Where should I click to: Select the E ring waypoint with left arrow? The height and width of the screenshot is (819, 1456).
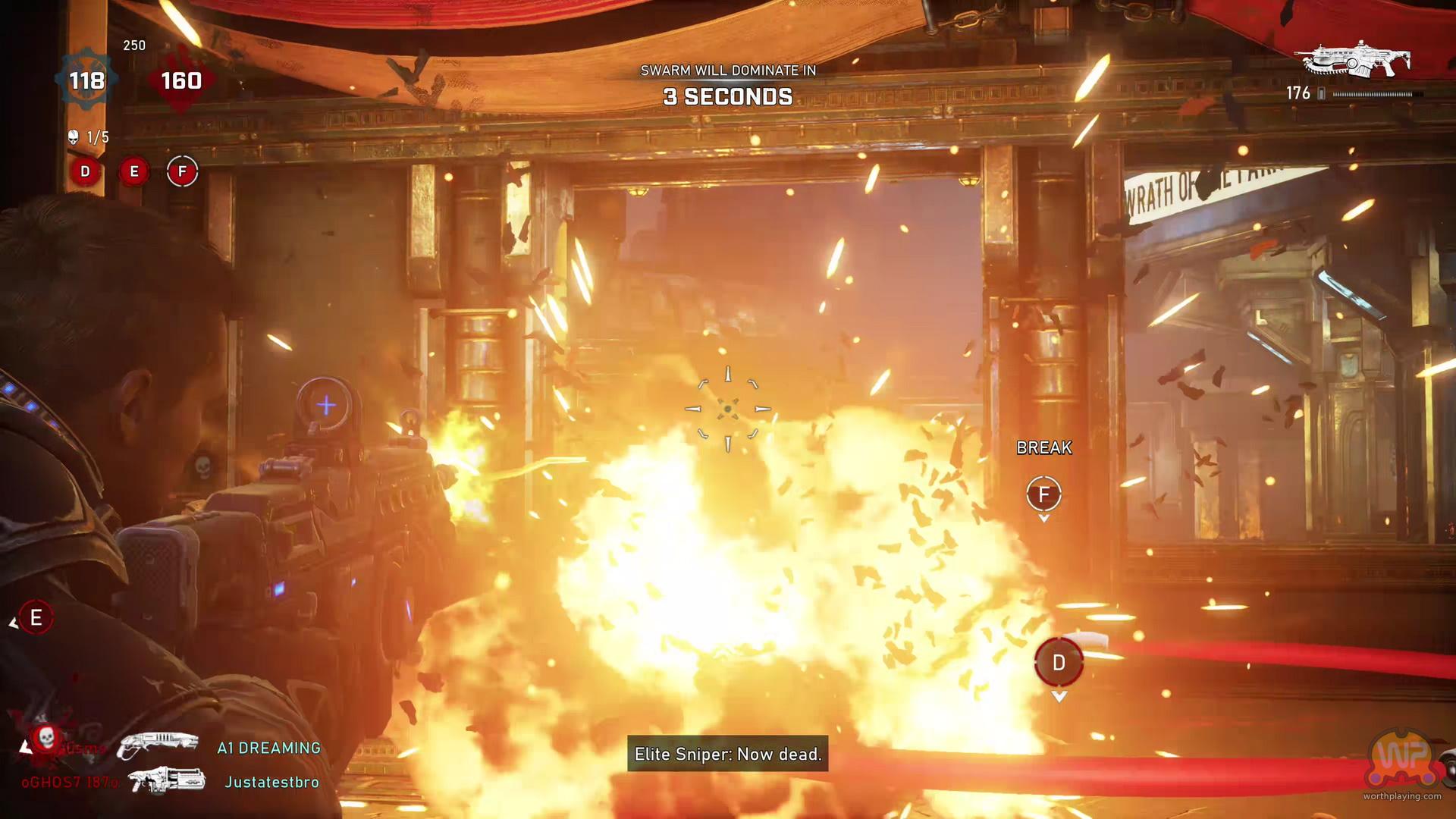tap(36, 618)
